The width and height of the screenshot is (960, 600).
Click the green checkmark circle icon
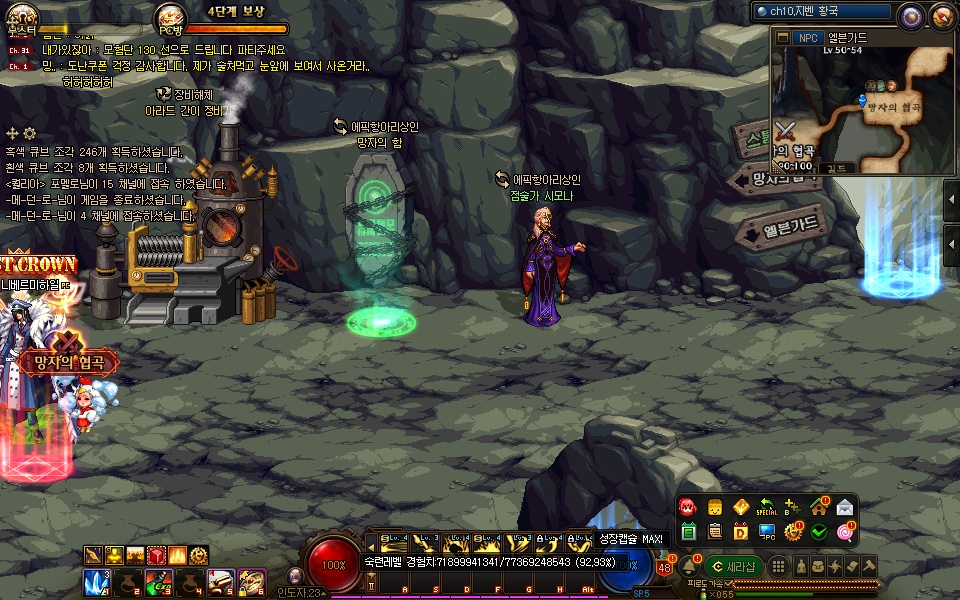coord(819,532)
